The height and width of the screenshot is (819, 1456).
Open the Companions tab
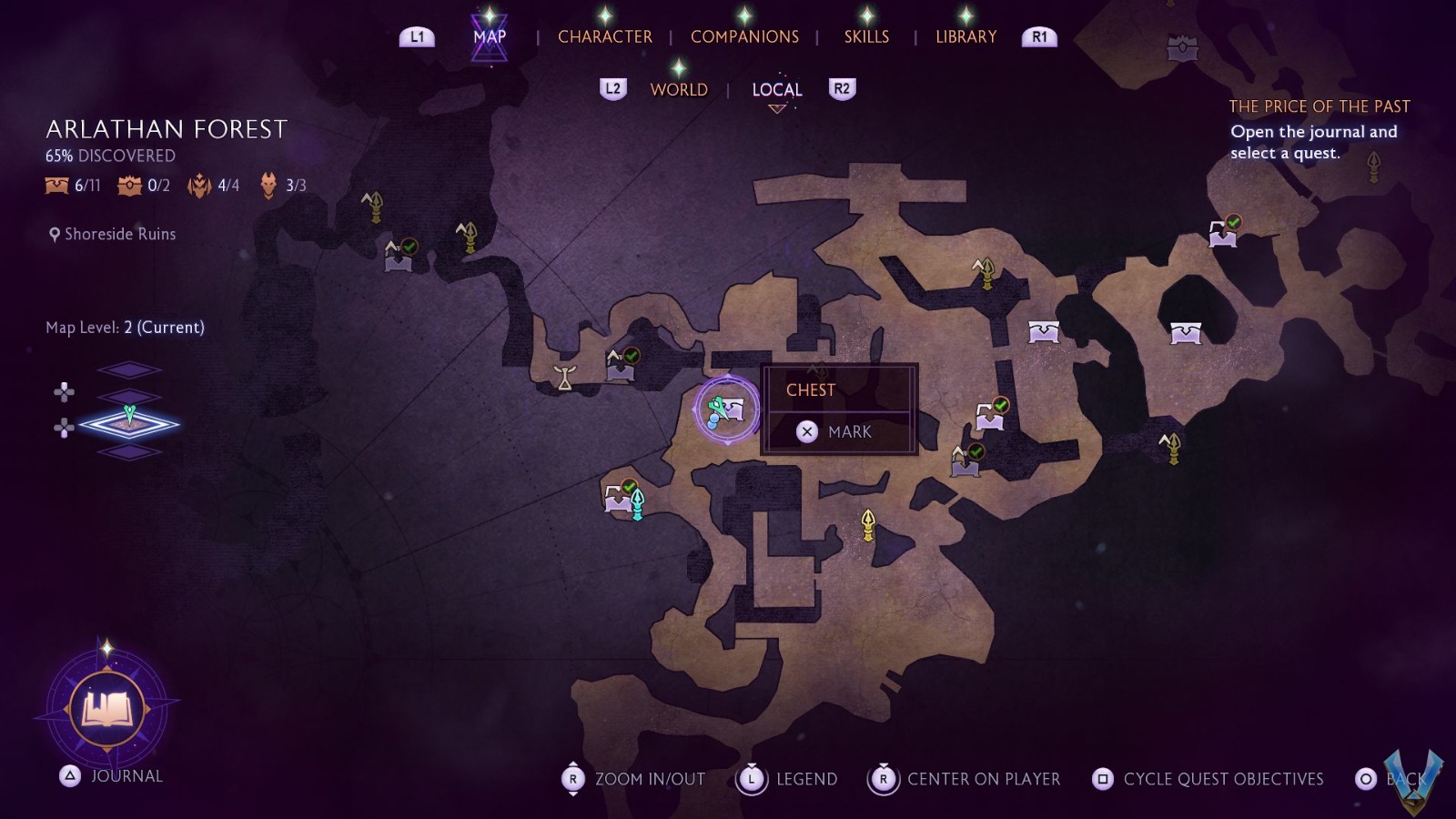[744, 37]
